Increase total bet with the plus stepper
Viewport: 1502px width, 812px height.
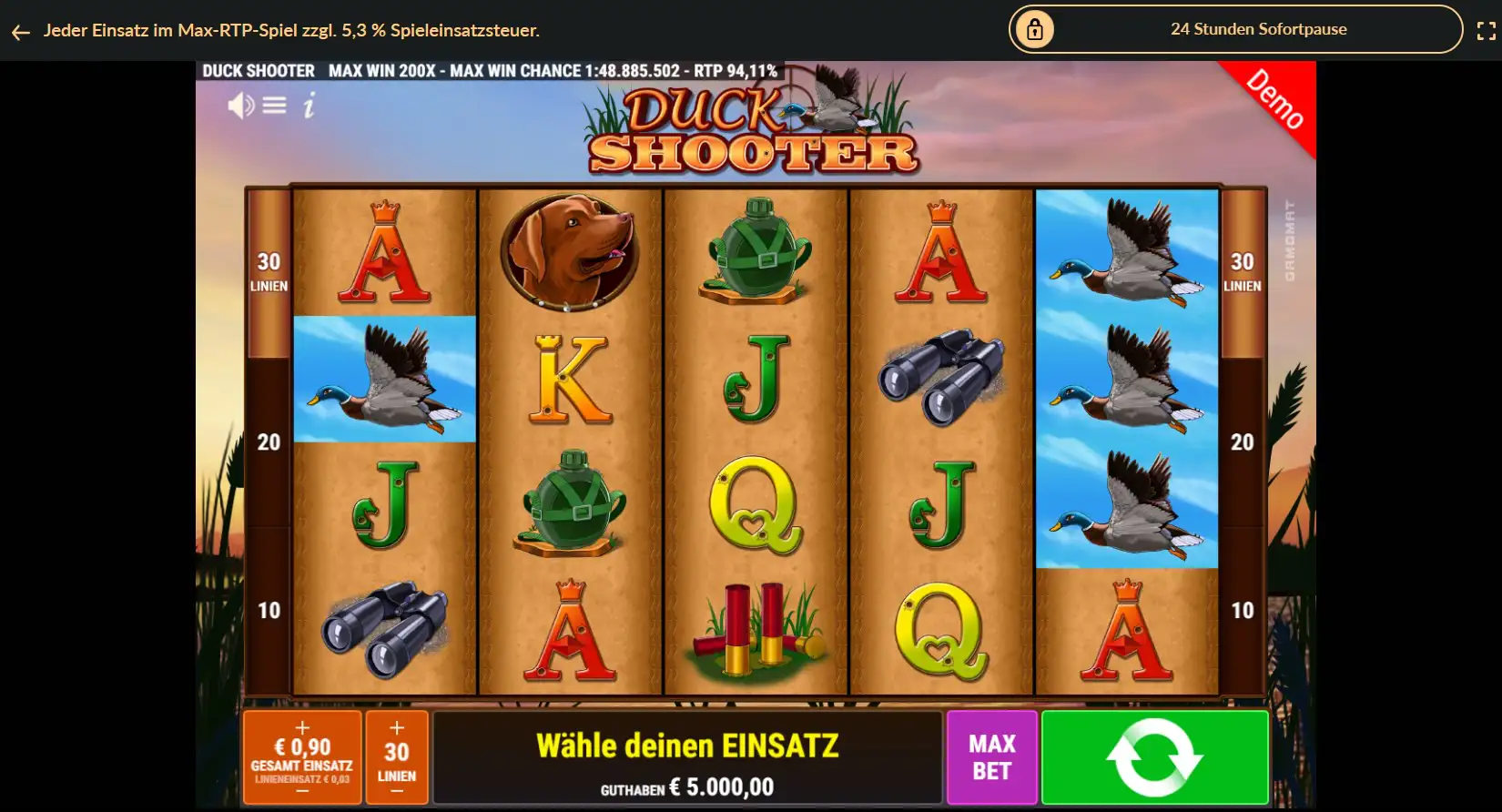tap(302, 727)
